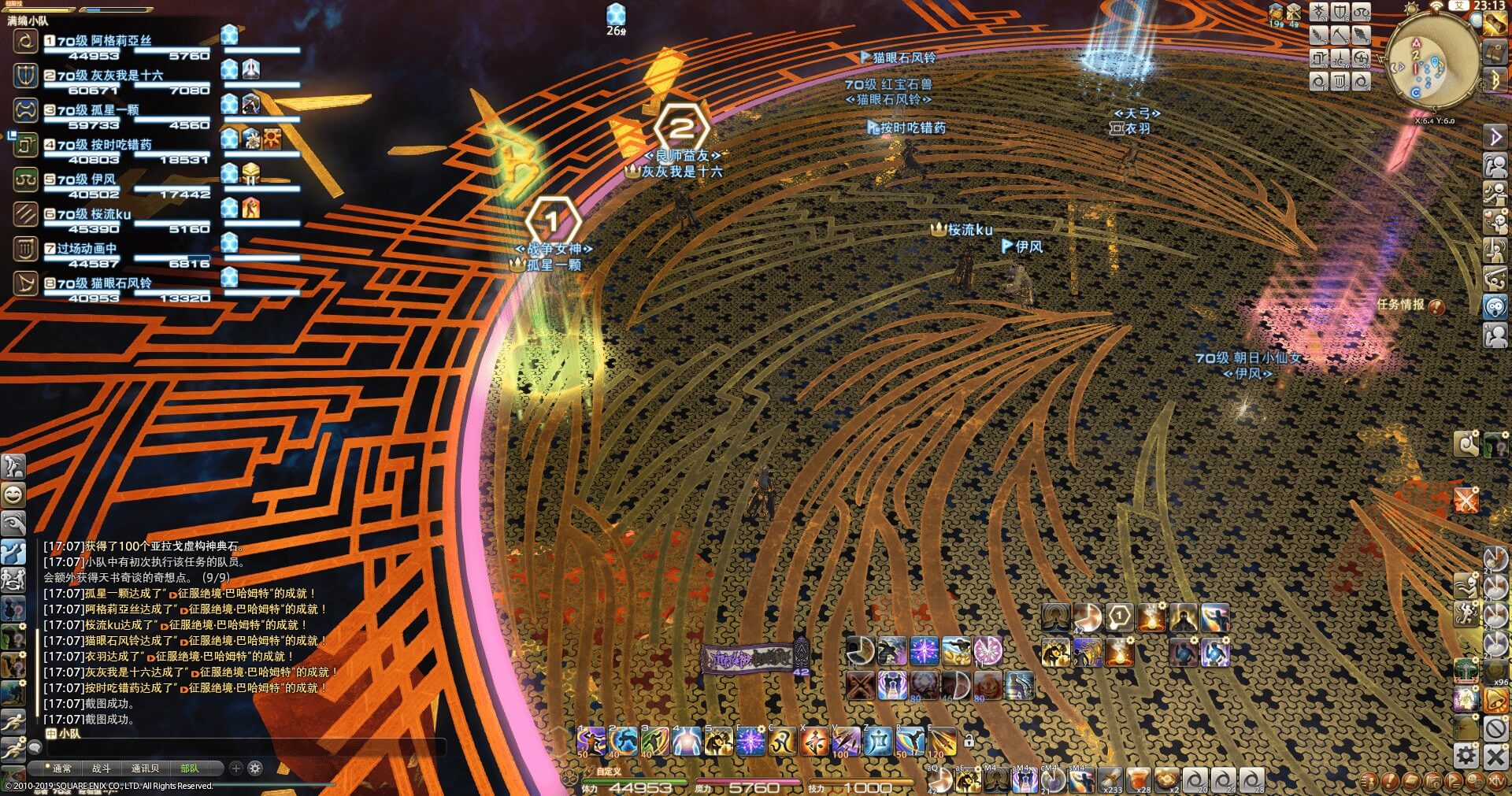Screen dimensions: 1512x796
Task: Open the 任务情报 duty information button
Action: 1436,305
